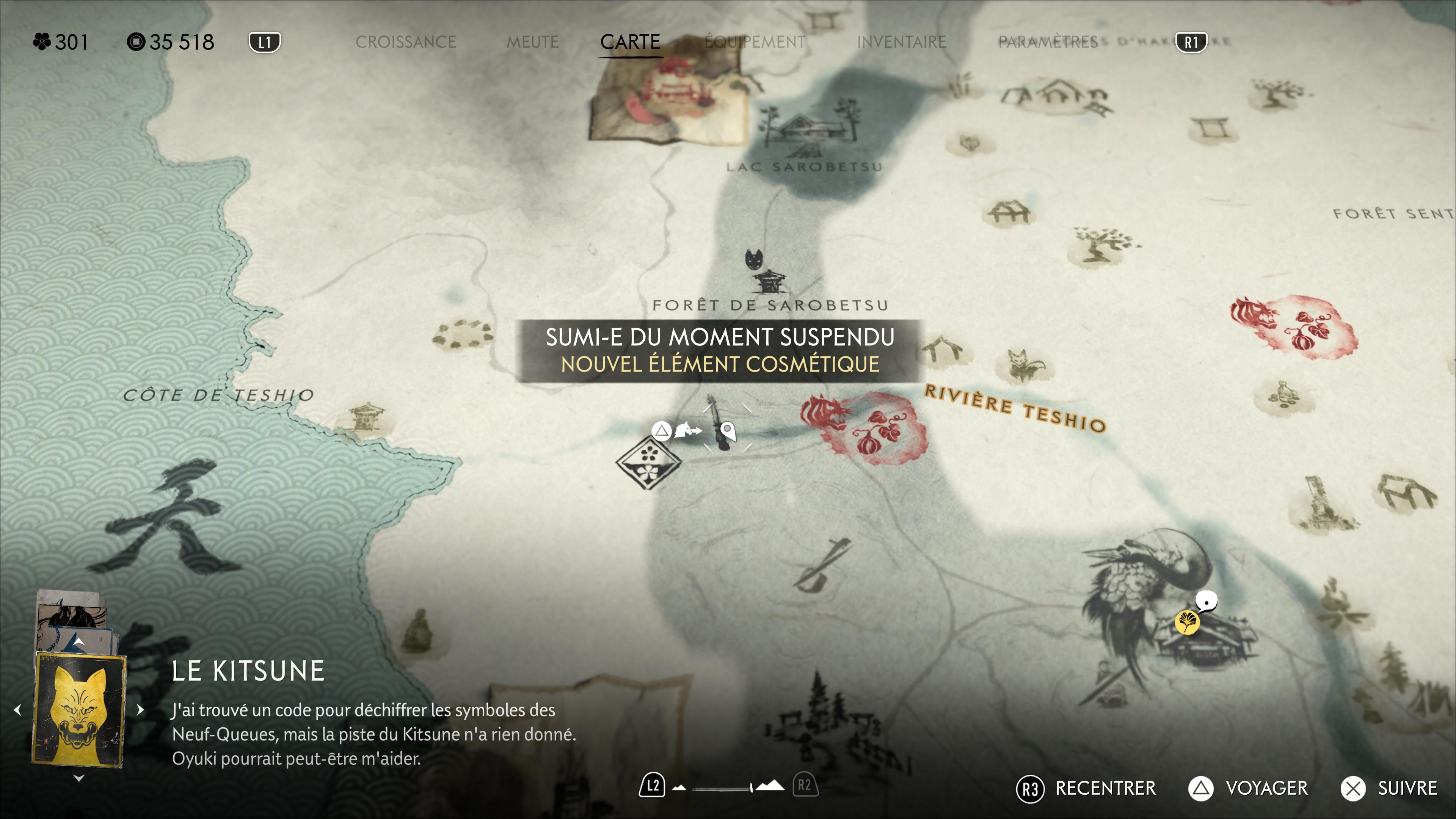
Task: Switch to the Équipement tab
Action: (x=755, y=42)
